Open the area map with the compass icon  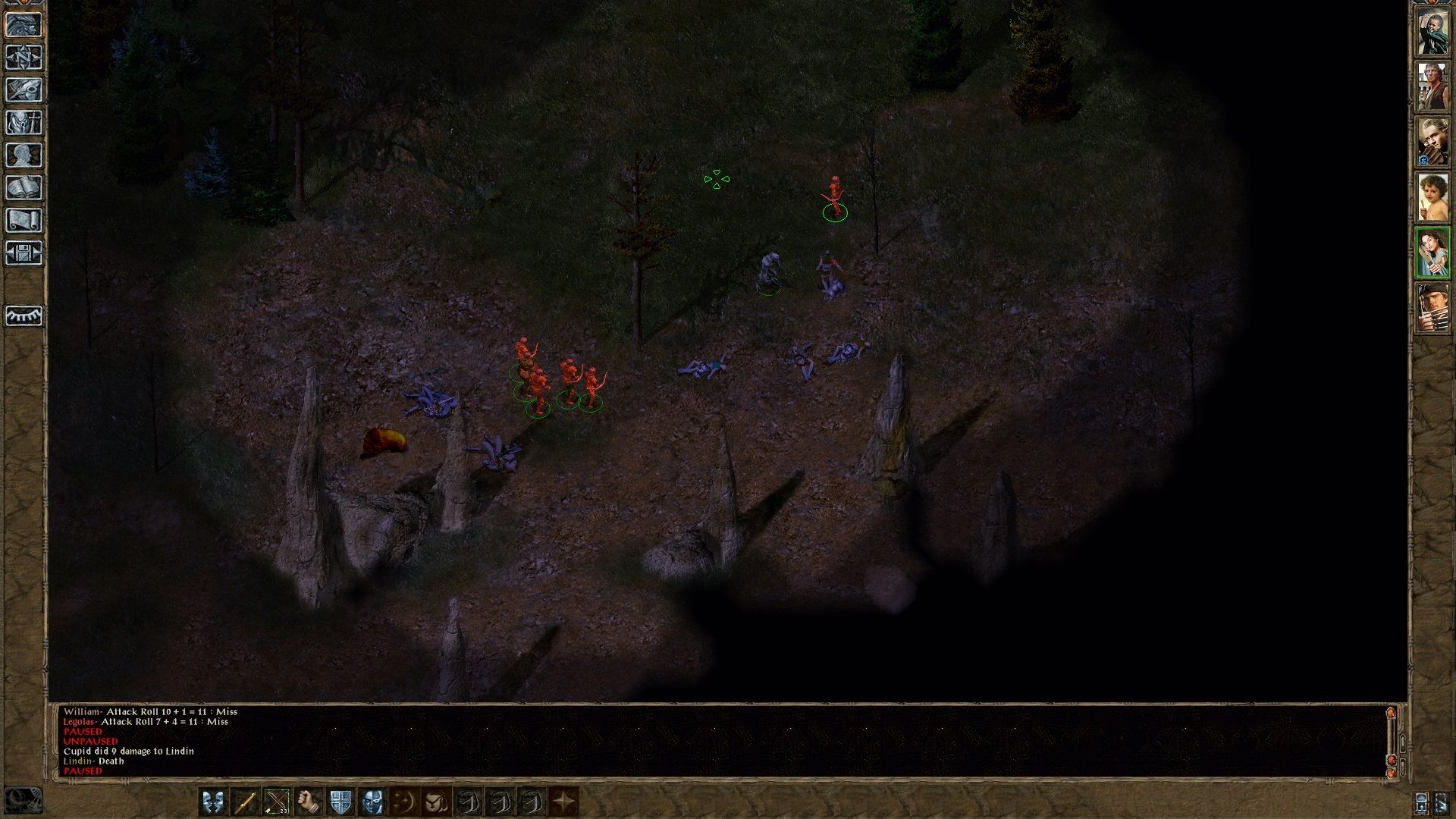[24, 57]
